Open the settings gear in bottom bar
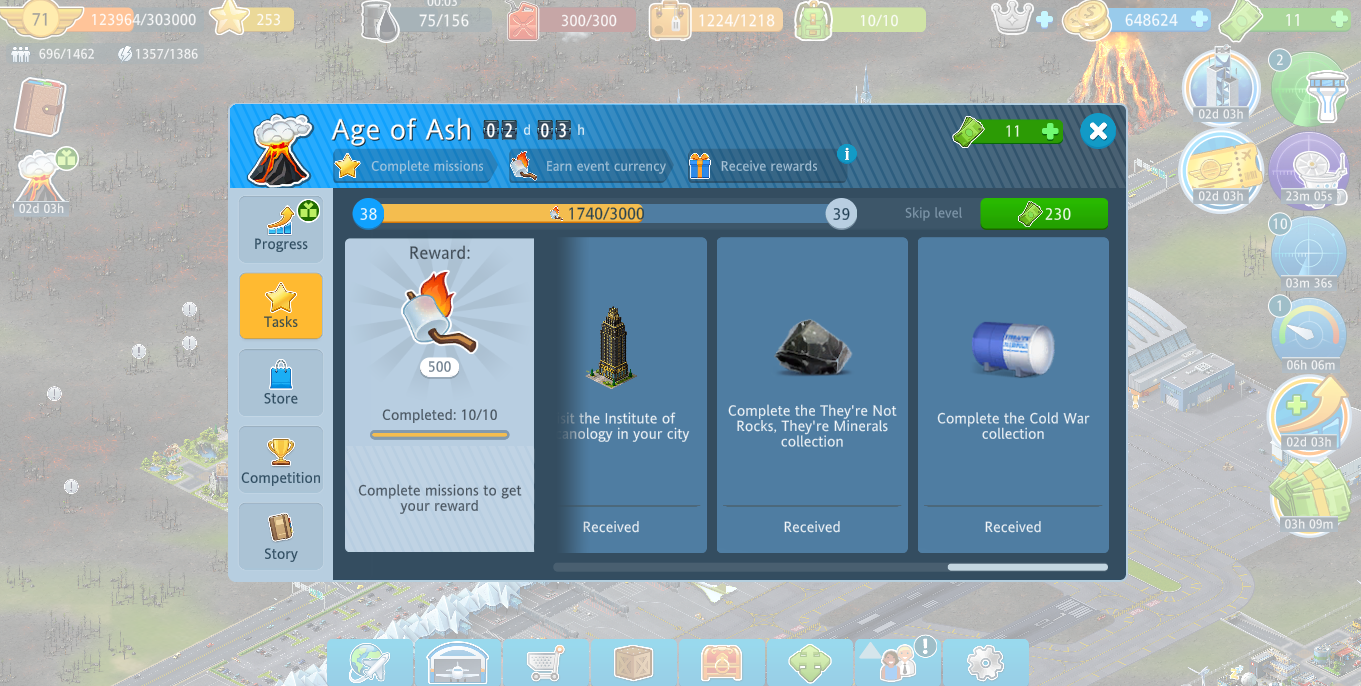The height and width of the screenshot is (686, 1361). [985, 663]
